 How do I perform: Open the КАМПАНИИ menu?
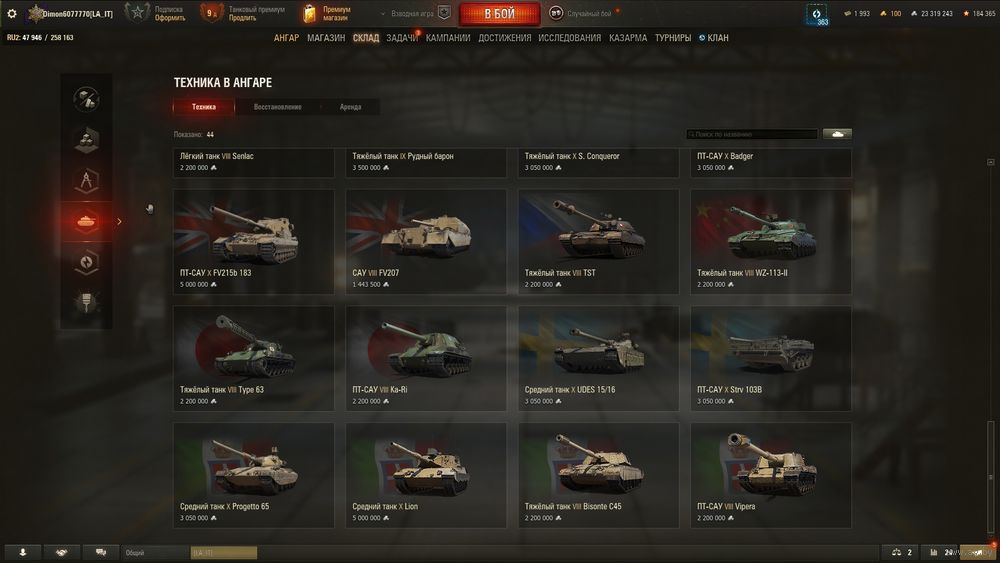(x=448, y=38)
